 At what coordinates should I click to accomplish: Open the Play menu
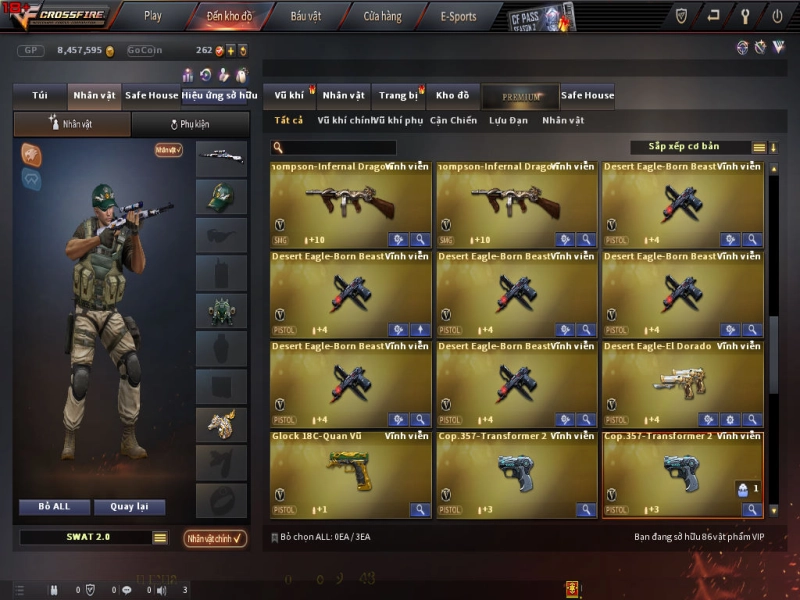click(x=152, y=16)
